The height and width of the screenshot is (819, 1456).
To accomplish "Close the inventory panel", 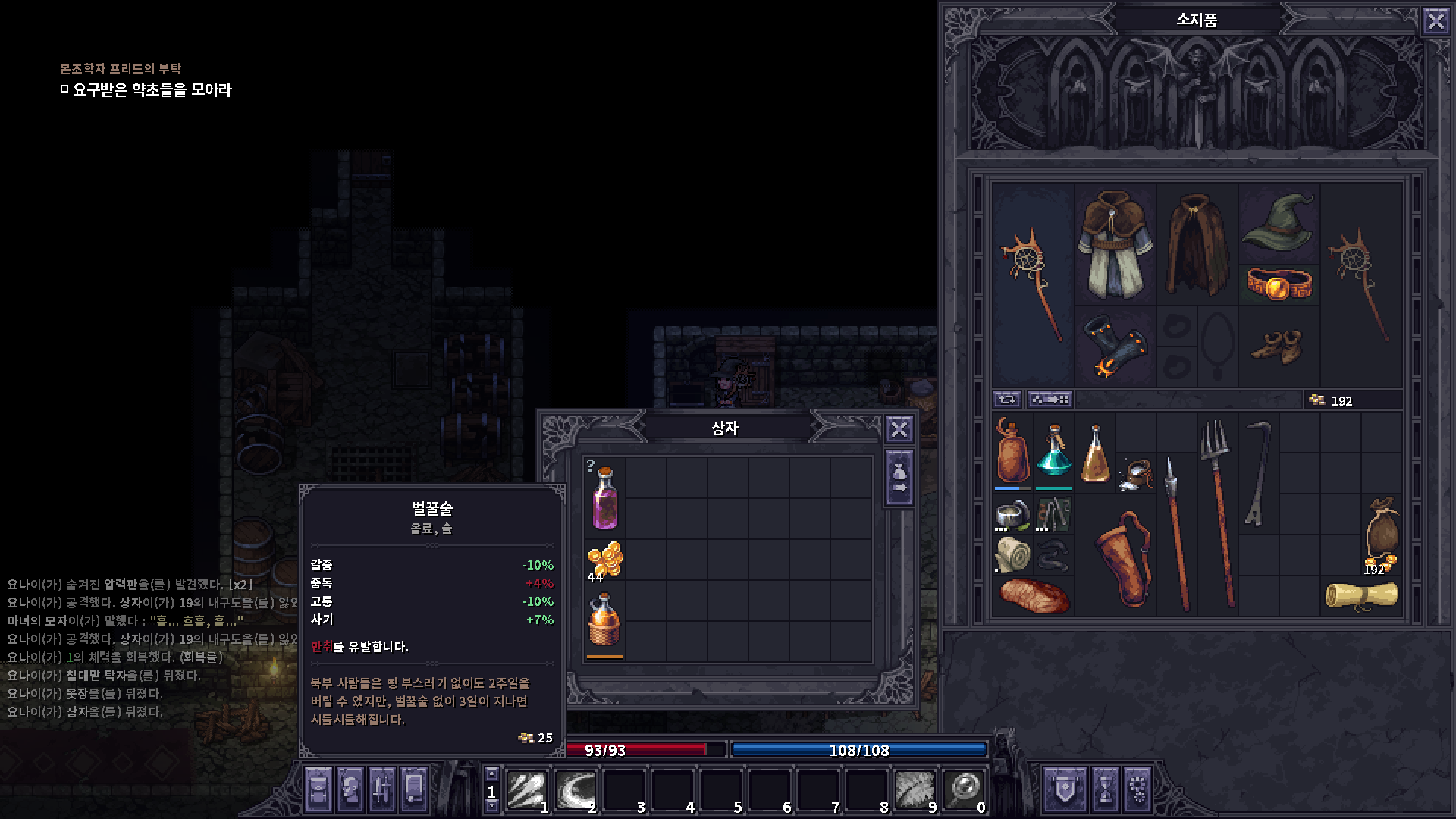I will click(x=1436, y=20).
